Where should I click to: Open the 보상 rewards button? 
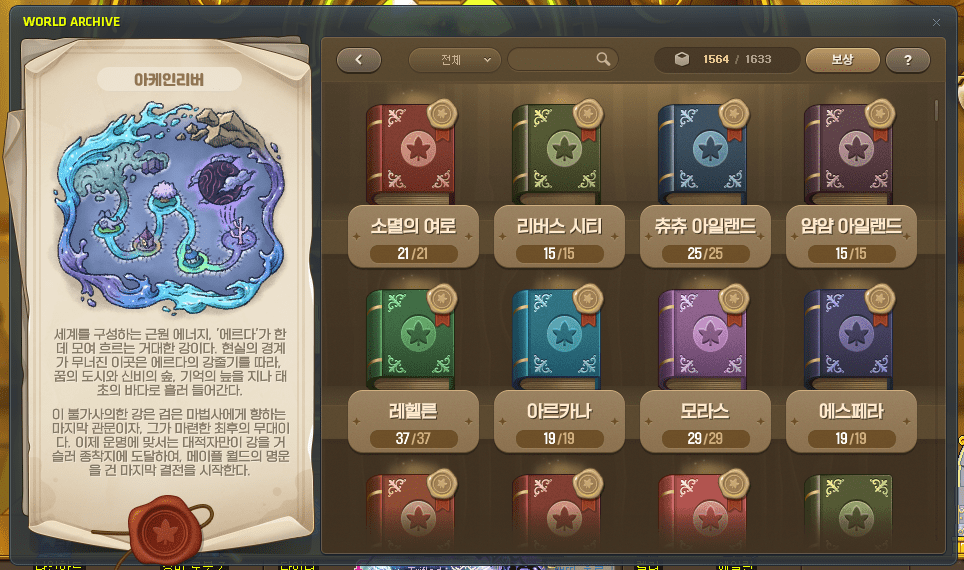pos(842,60)
